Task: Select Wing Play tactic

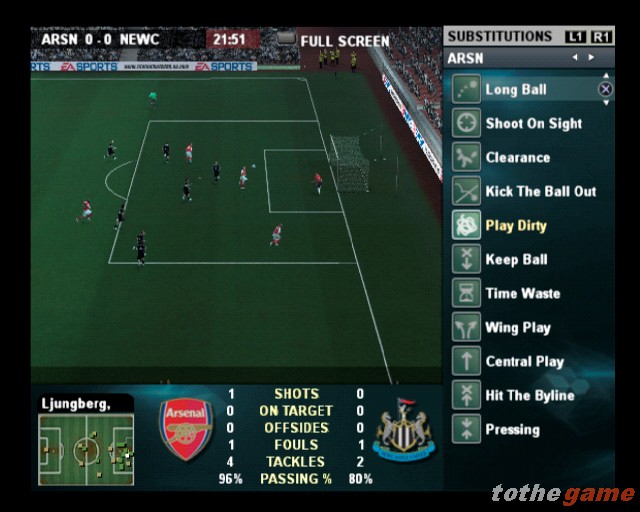Action: (517, 328)
